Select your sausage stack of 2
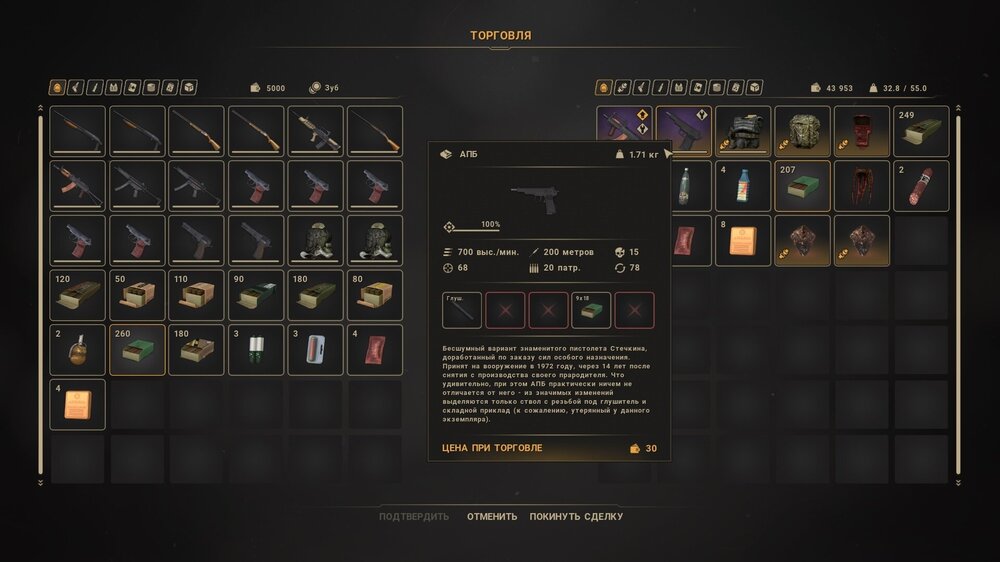 921,186
